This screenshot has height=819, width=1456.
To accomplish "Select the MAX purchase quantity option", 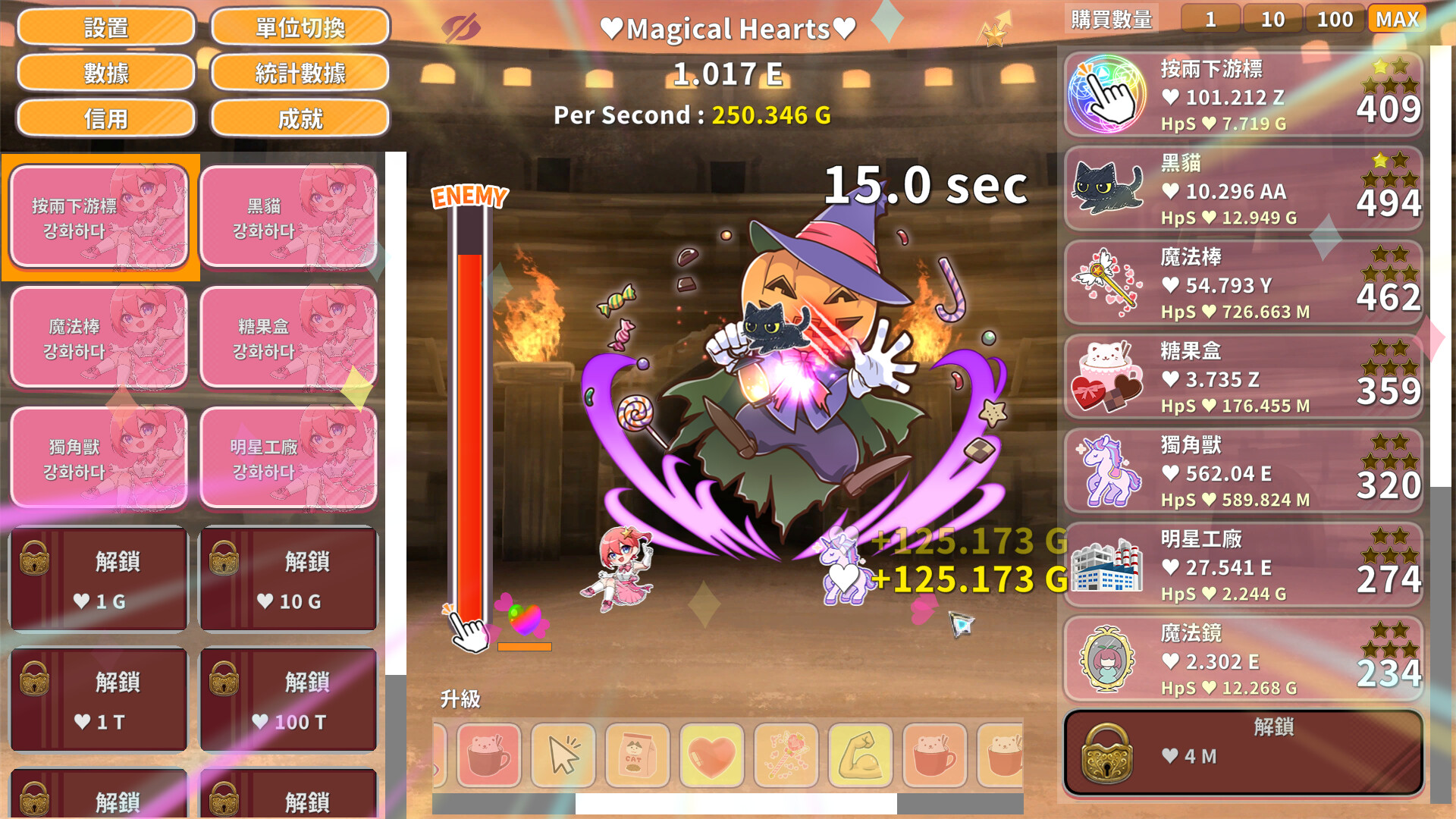I will tap(1398, 19).
